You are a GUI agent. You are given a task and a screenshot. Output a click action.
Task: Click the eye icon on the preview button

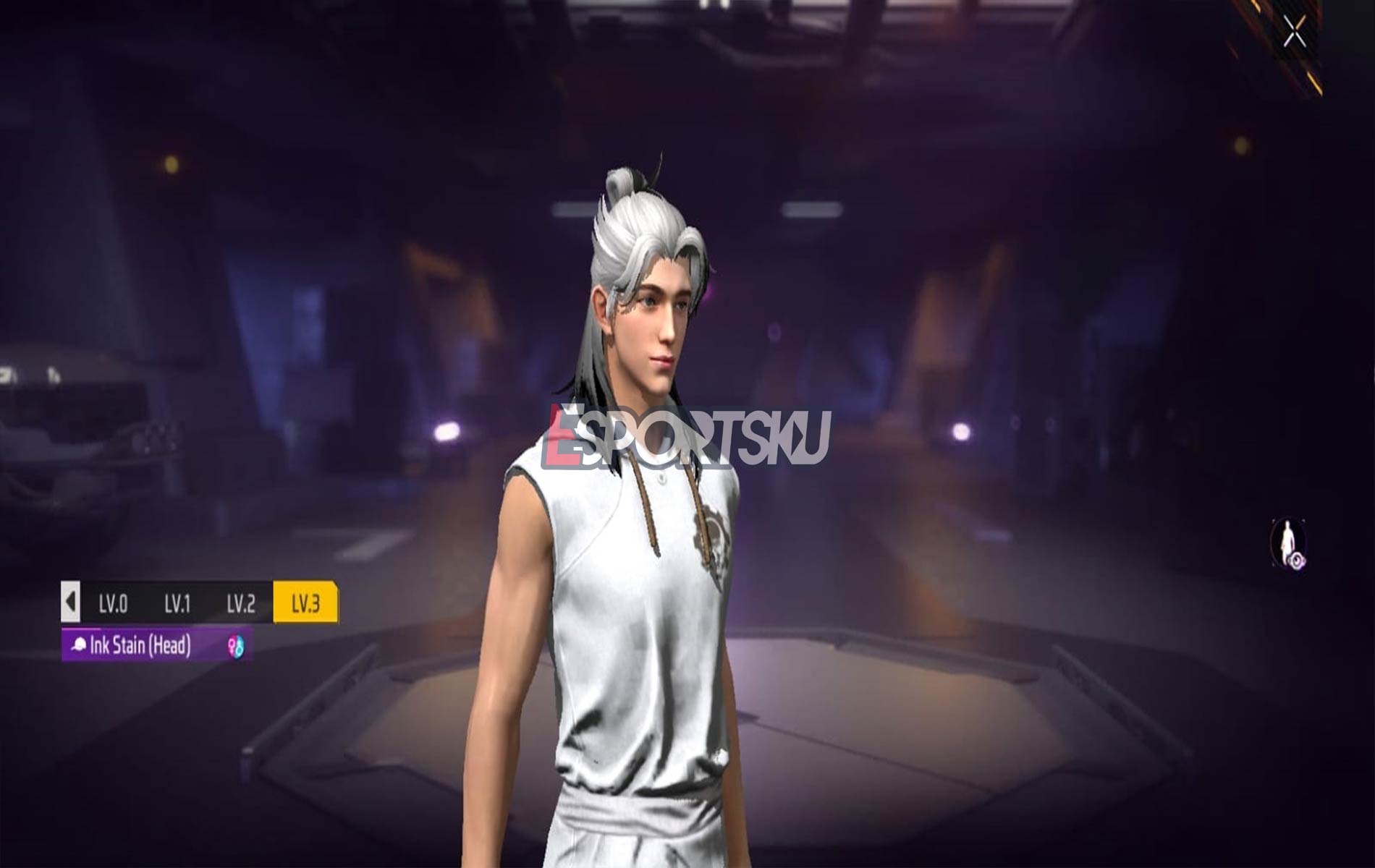[x=1296, y=559]
